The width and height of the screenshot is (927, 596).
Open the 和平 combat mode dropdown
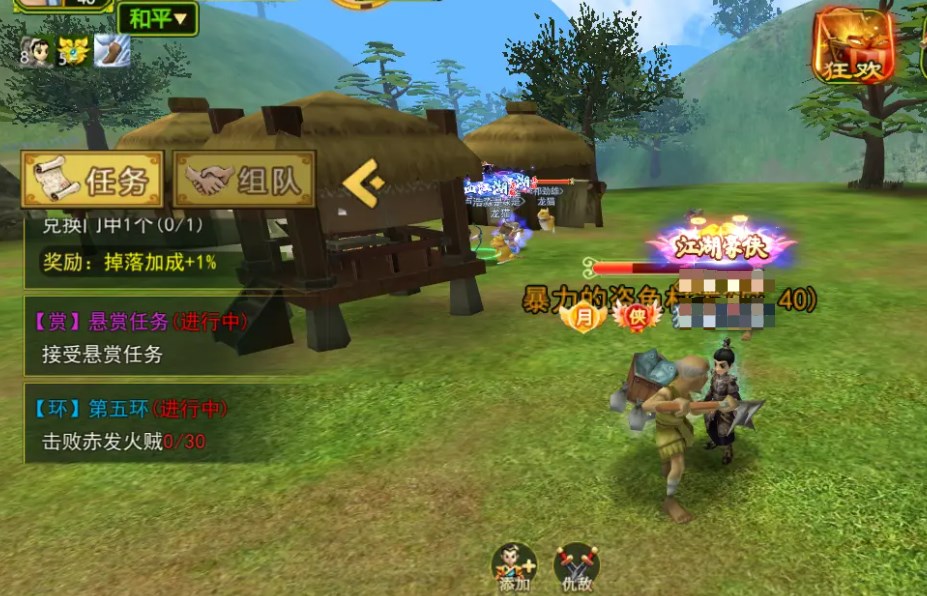157,17
